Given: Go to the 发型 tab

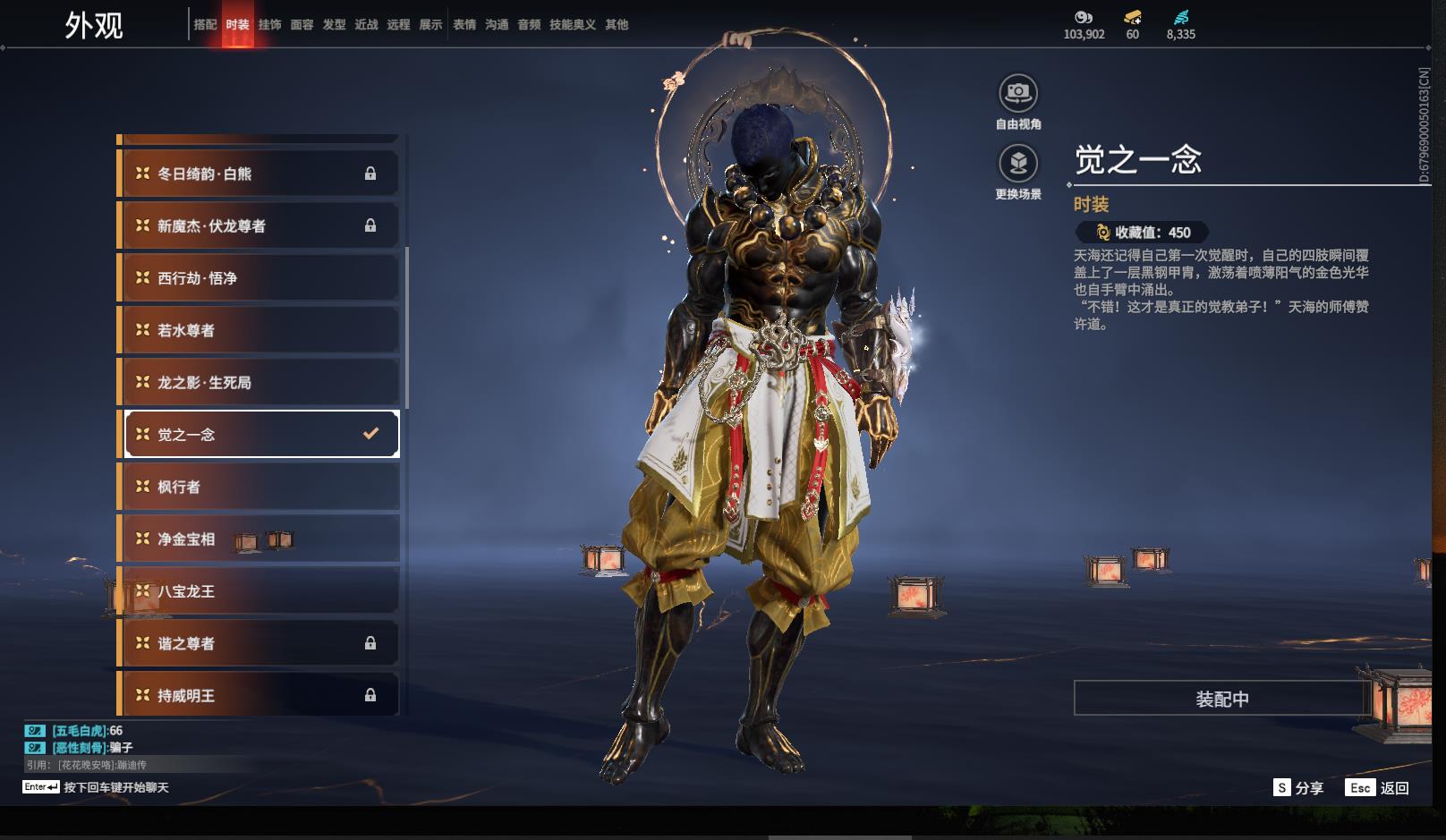Looking at the screenshot, I should click(x=334, y=25).
